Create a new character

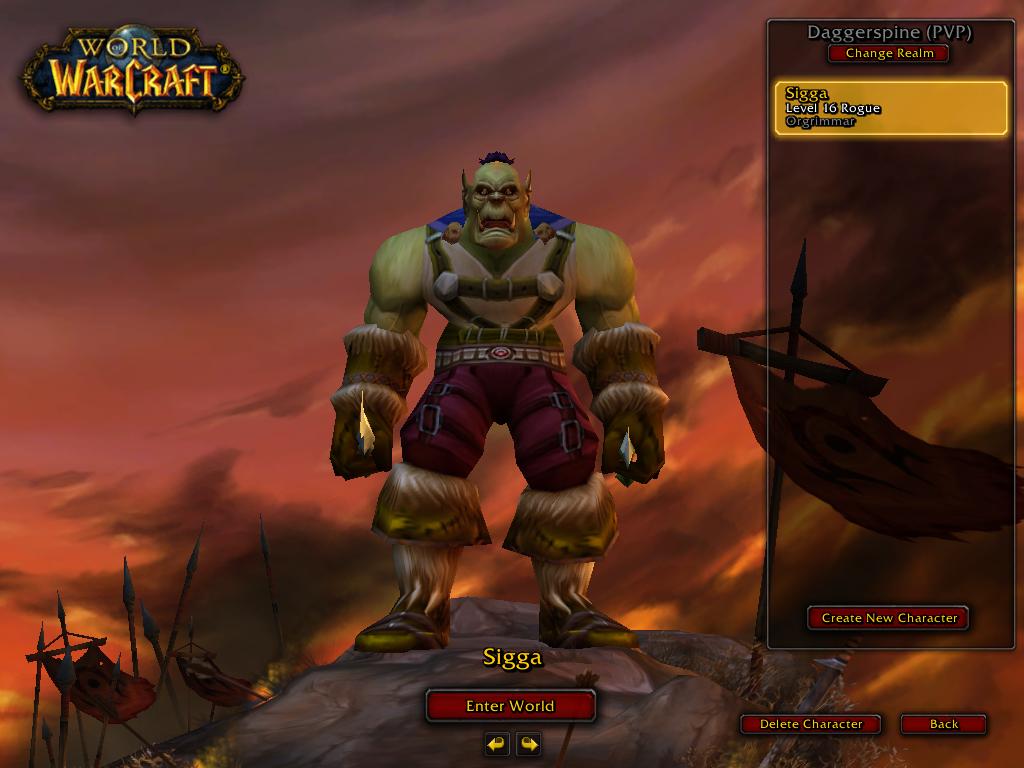(x=888, y=618)
